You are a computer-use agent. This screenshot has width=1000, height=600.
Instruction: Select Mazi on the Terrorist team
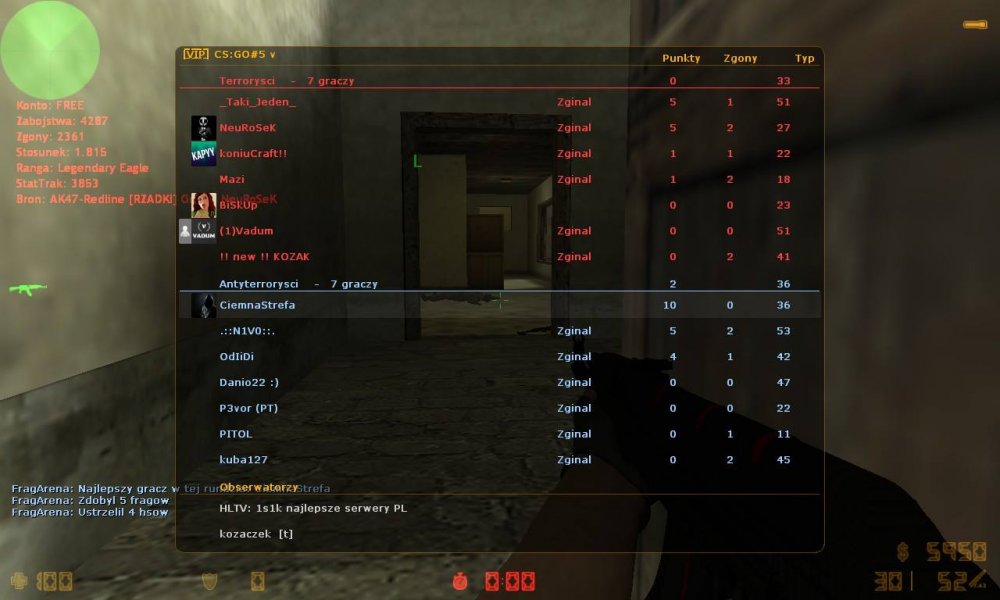tap(232, 180)
